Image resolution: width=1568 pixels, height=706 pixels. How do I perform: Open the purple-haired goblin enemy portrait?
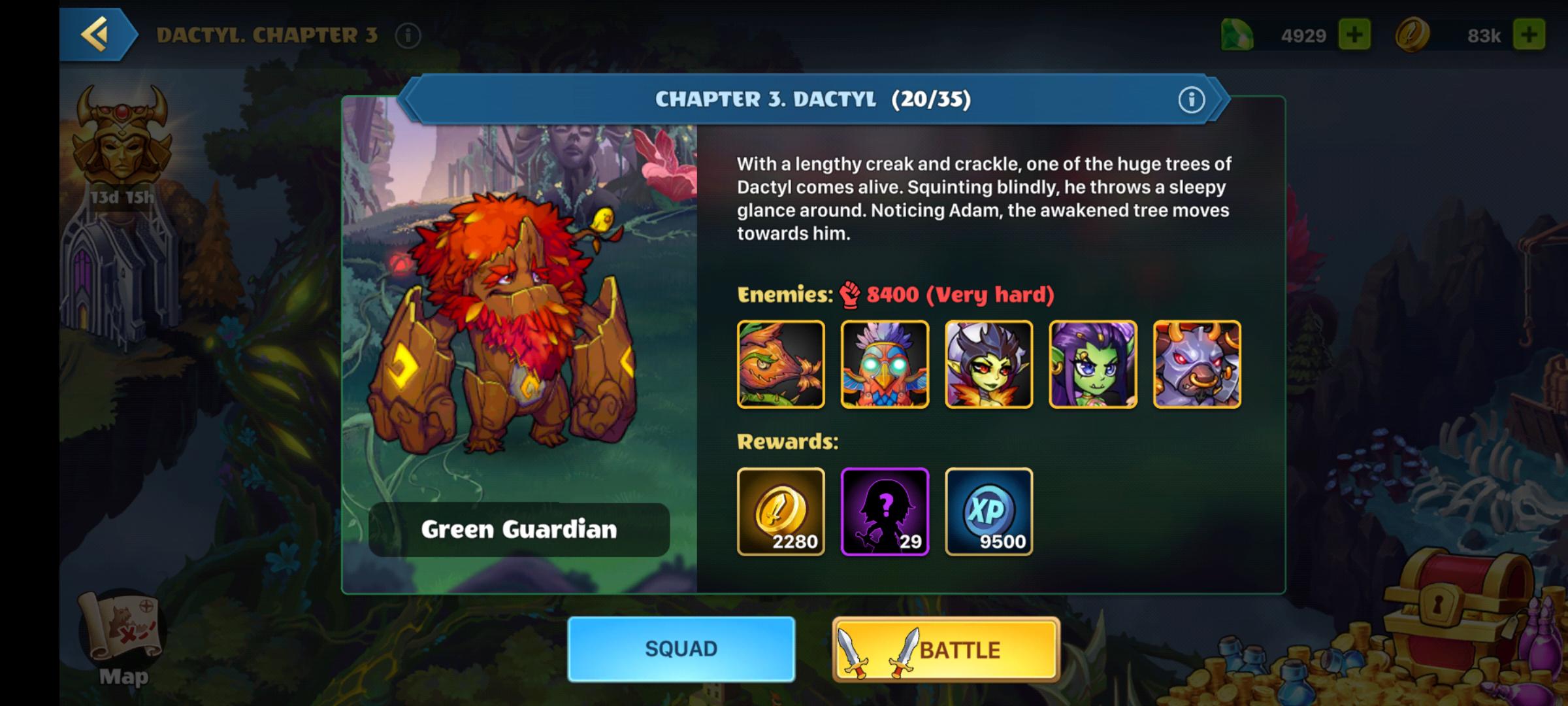point(1093,364)
